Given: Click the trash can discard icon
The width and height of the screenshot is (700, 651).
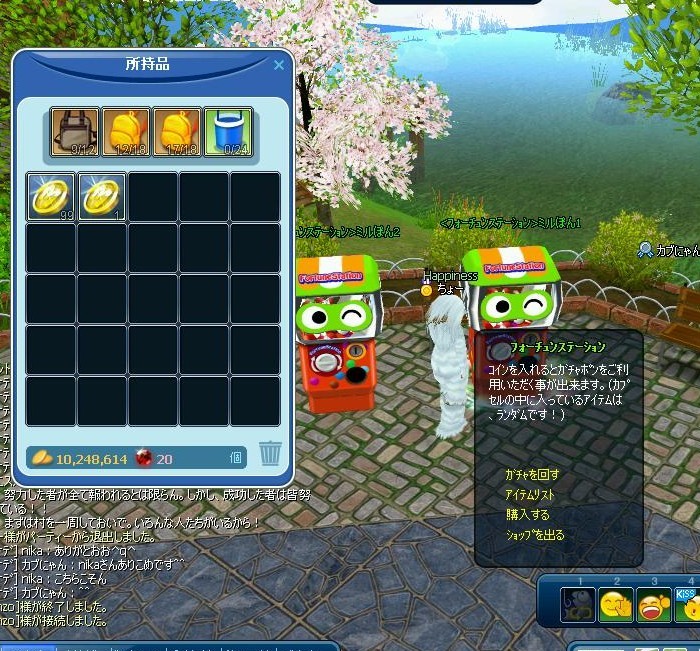Looking at the screenshot, I should (270, 454).
